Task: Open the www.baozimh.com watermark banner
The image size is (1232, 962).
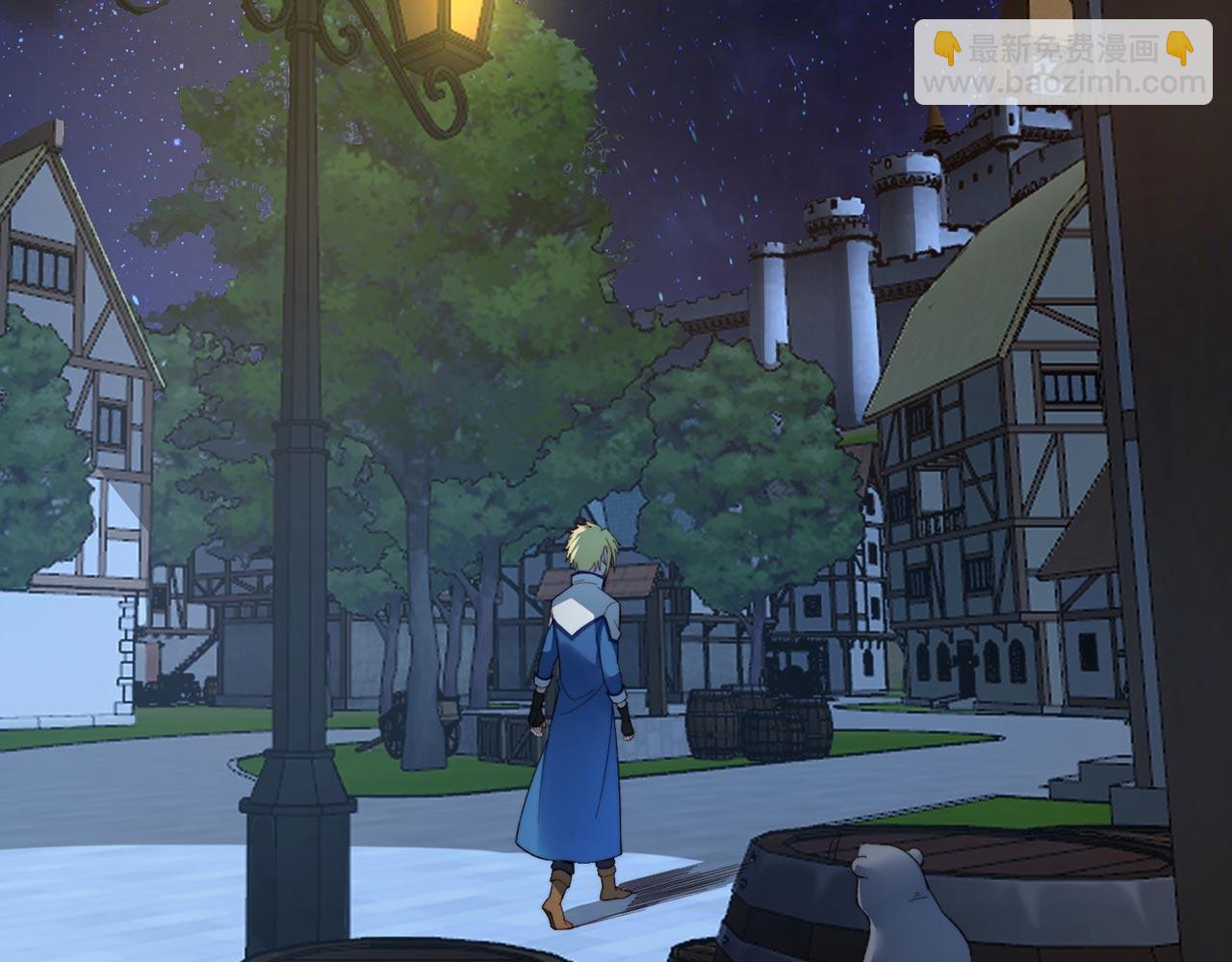Action: click(x=1064, y=63)
